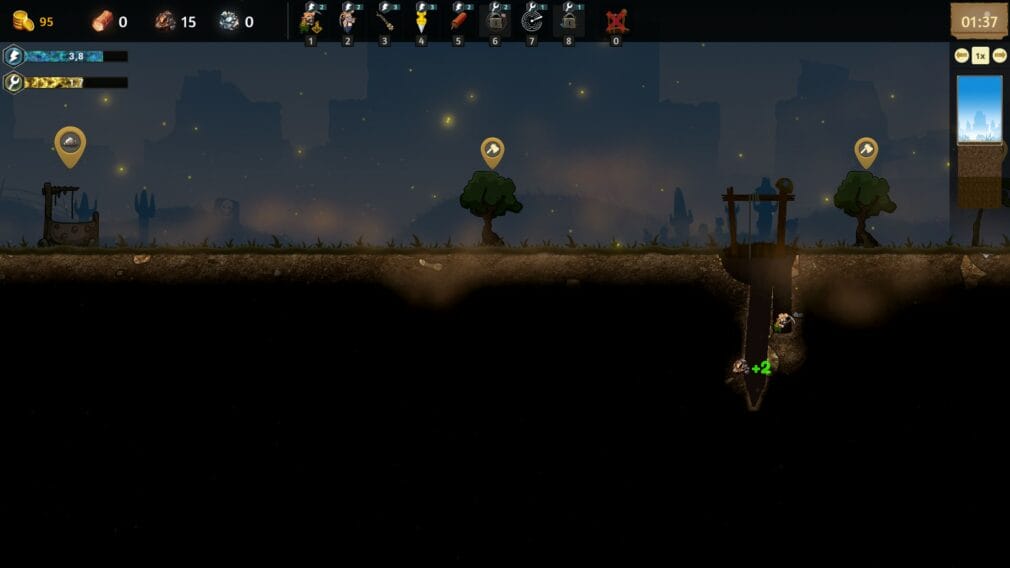Choose the rope tool in slot 3
Screen dimensions: 1010x568
click(x=384, y=21)
